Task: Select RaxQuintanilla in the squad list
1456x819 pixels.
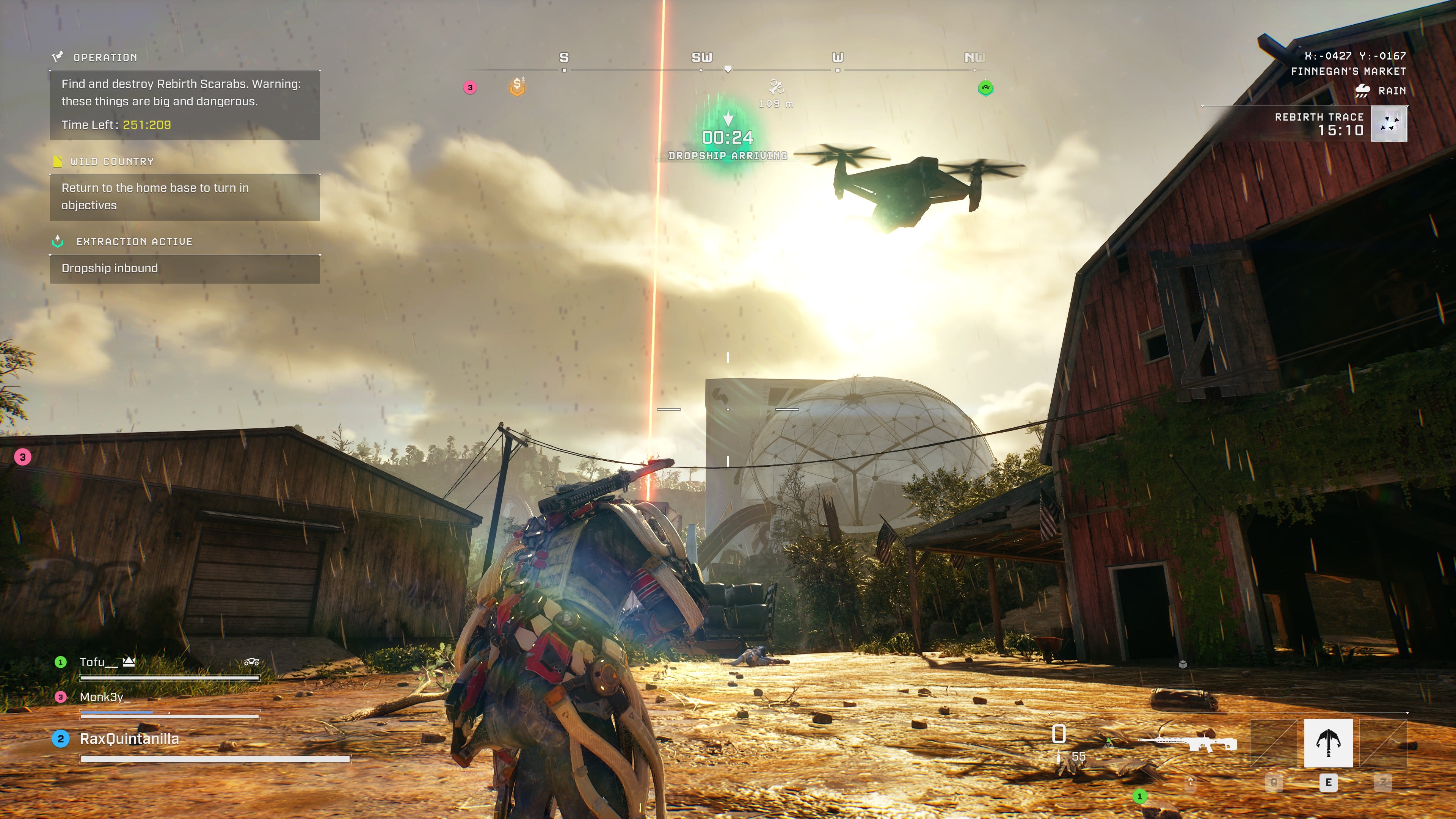Action: [129, 739]
